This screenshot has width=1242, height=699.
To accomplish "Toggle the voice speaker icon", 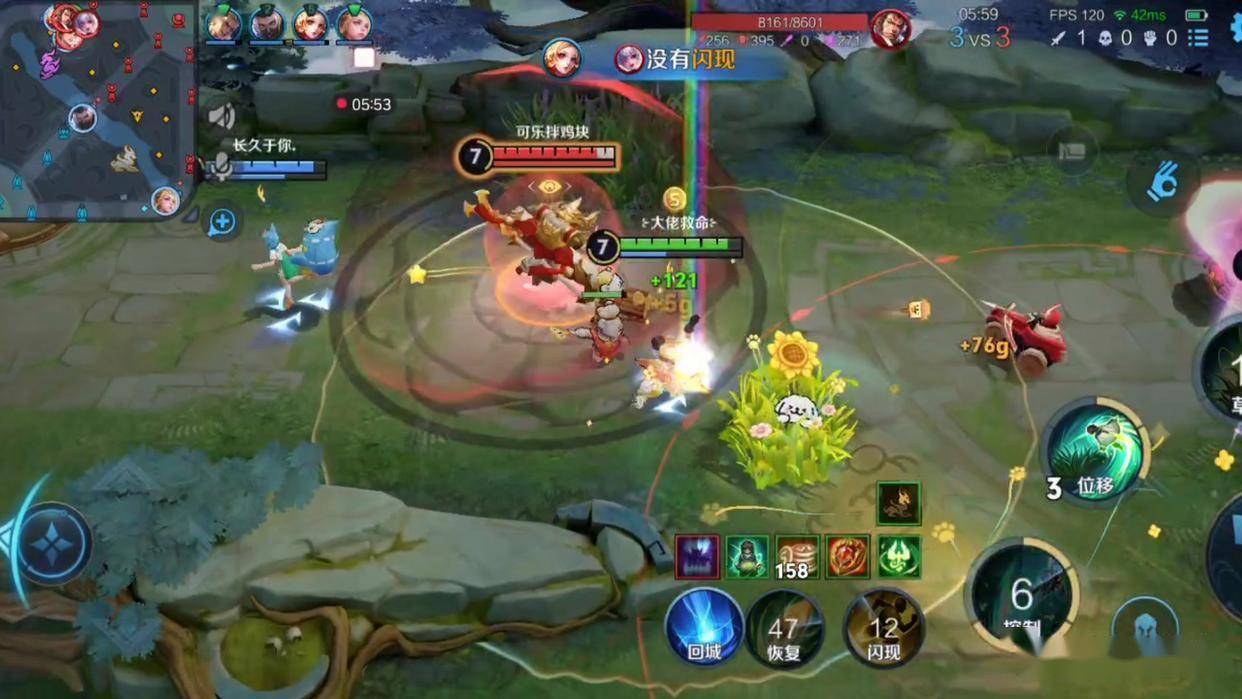I will coord(221,117).
